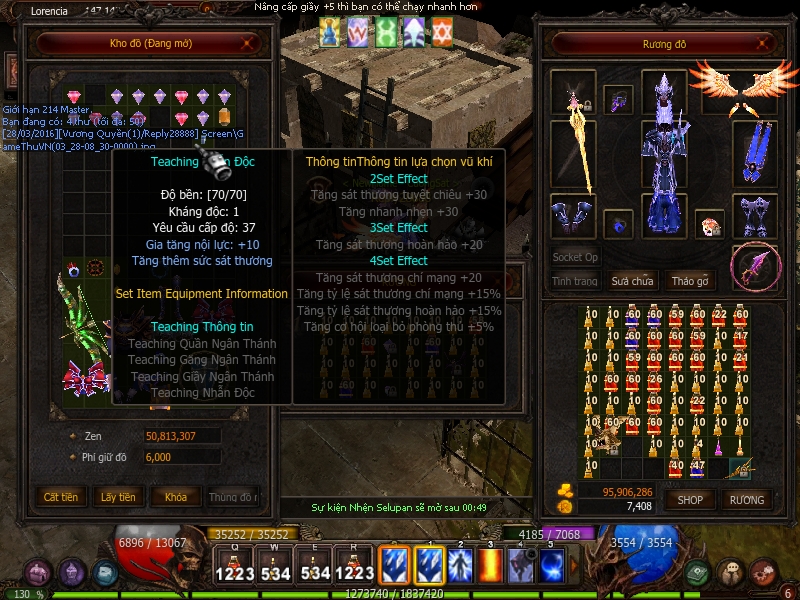This screenshot has width=800, height=600.
Task: Lock the warehouse with Khóa button
Action: (175, 497)
